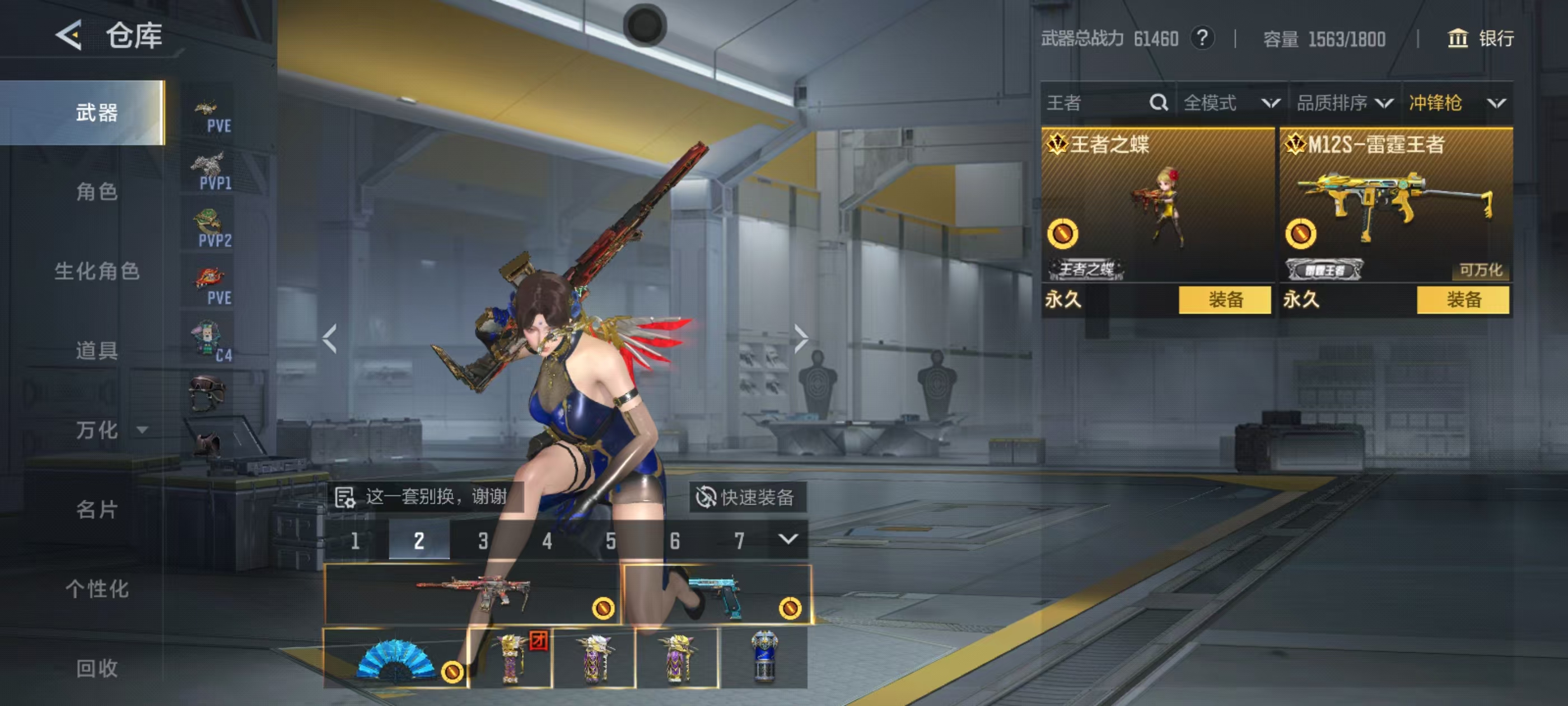Click the weapon power question mark help
The width and height of the screenshot is (1568, 706).
[1202, 38]
